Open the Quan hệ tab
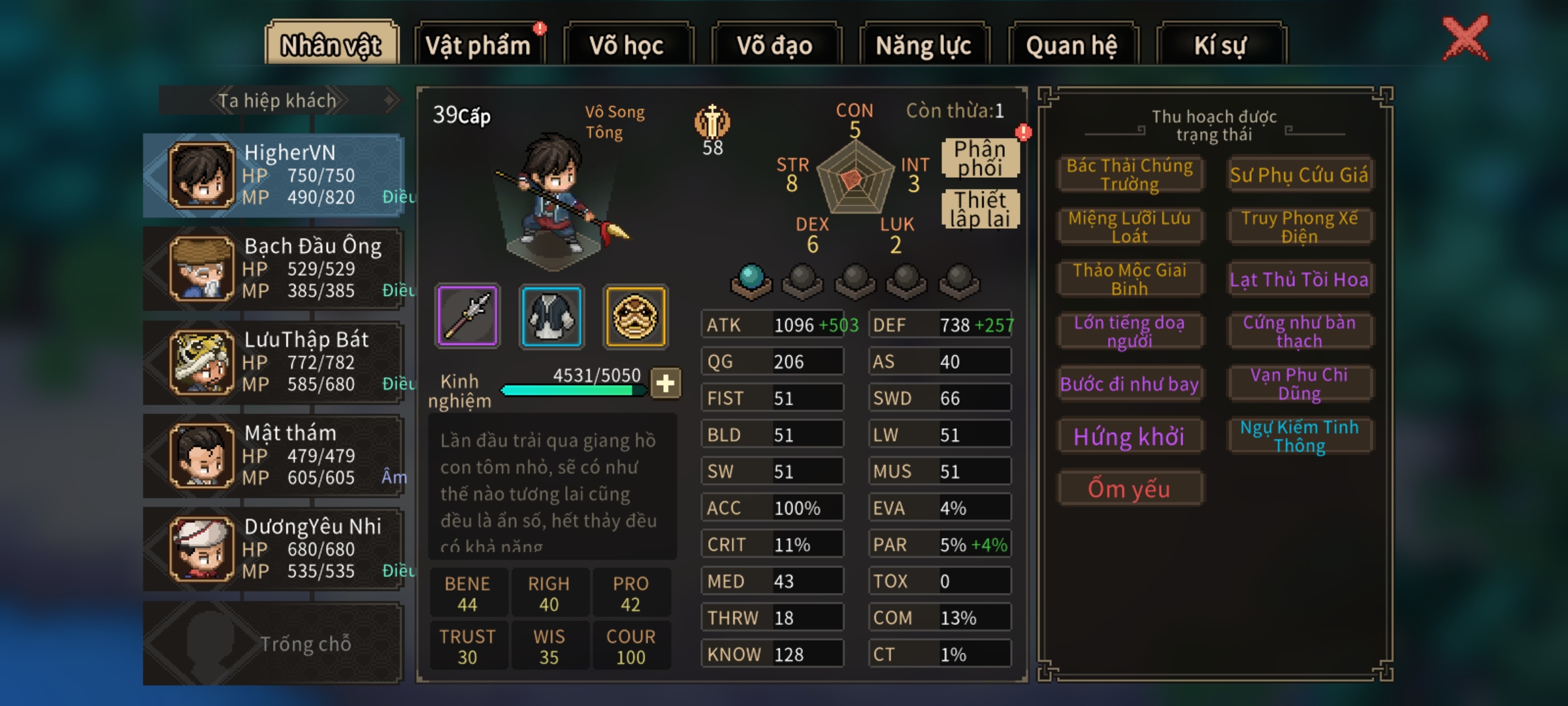 (1071, 44)
